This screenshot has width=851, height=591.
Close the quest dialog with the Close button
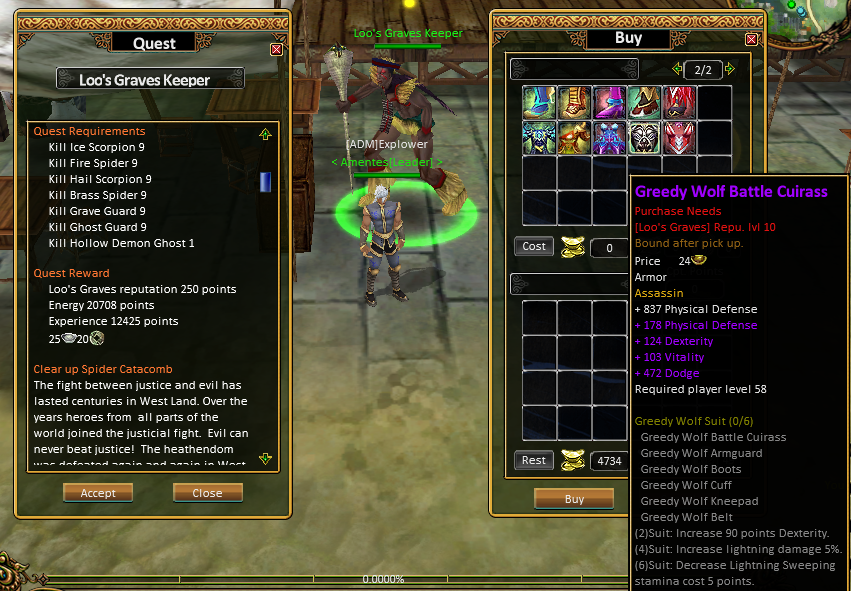[x=208, y=492]
